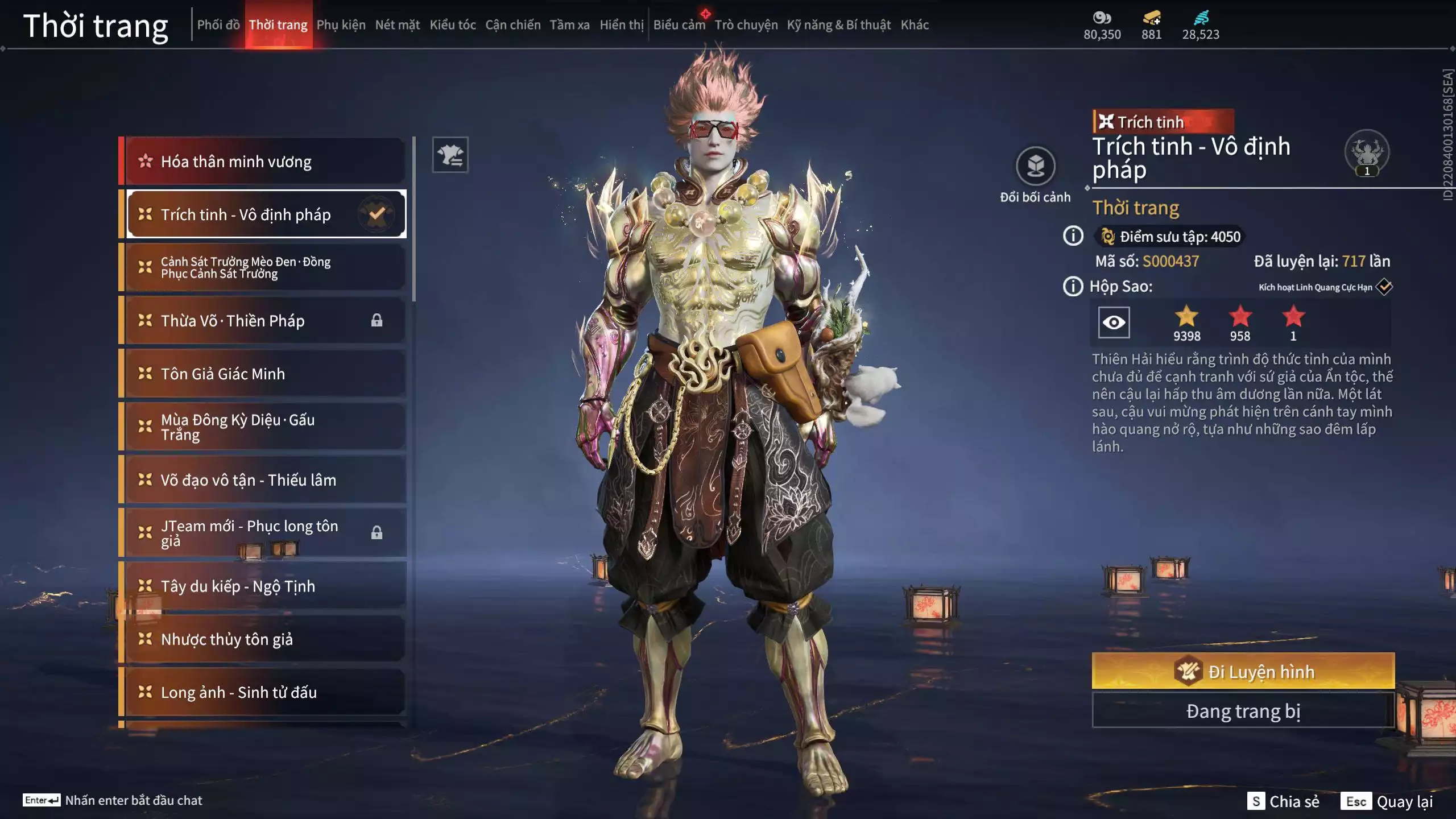Click the checkmark badge on the equipped outfit entry
The height and width of the screenshot is (819, 1456).
coord(376,214)
